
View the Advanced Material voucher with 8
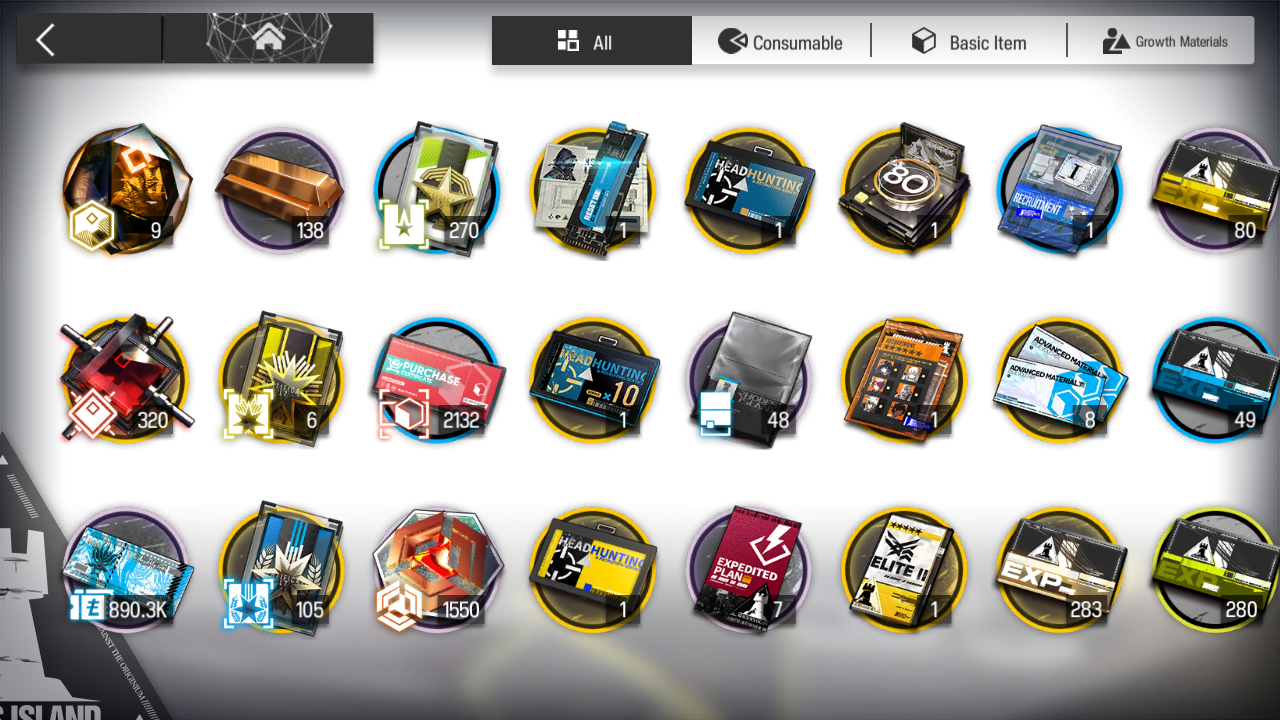pos(1060,380)
